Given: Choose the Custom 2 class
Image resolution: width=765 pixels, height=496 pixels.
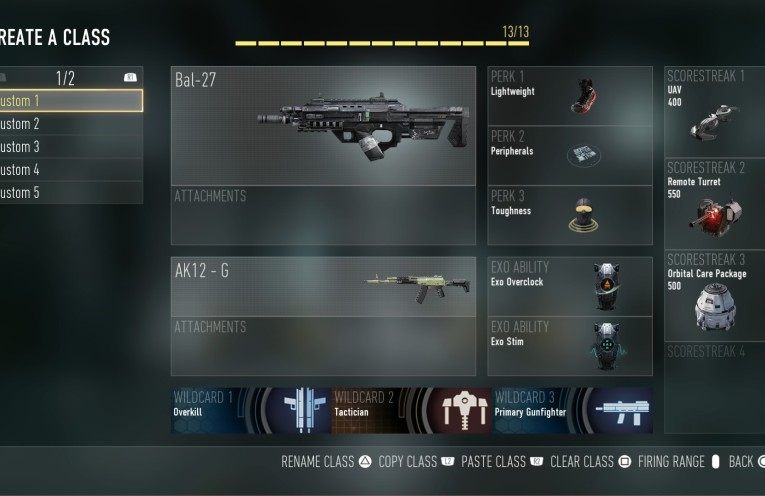Looking at the screenshot, I should pos(70,124).
